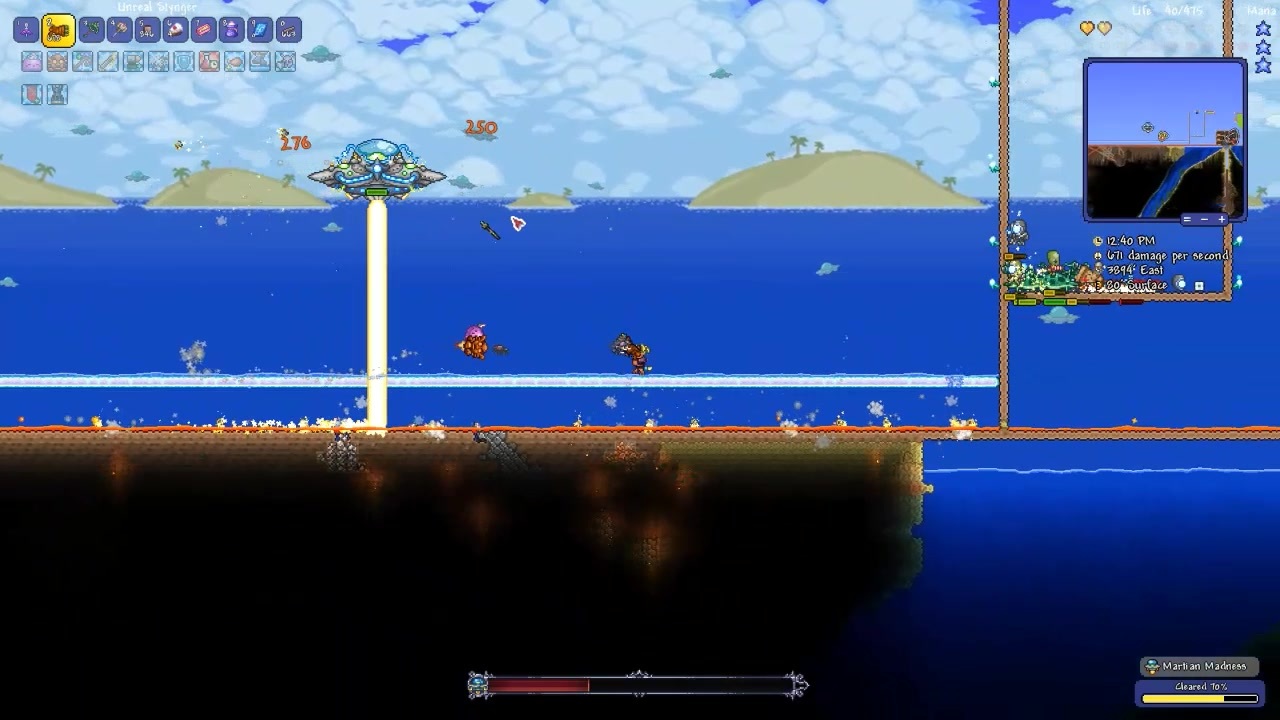This screenshot has height=720, width=1280.
Task: Select the potion in hotbar slot 8
Action: [231, 30]
